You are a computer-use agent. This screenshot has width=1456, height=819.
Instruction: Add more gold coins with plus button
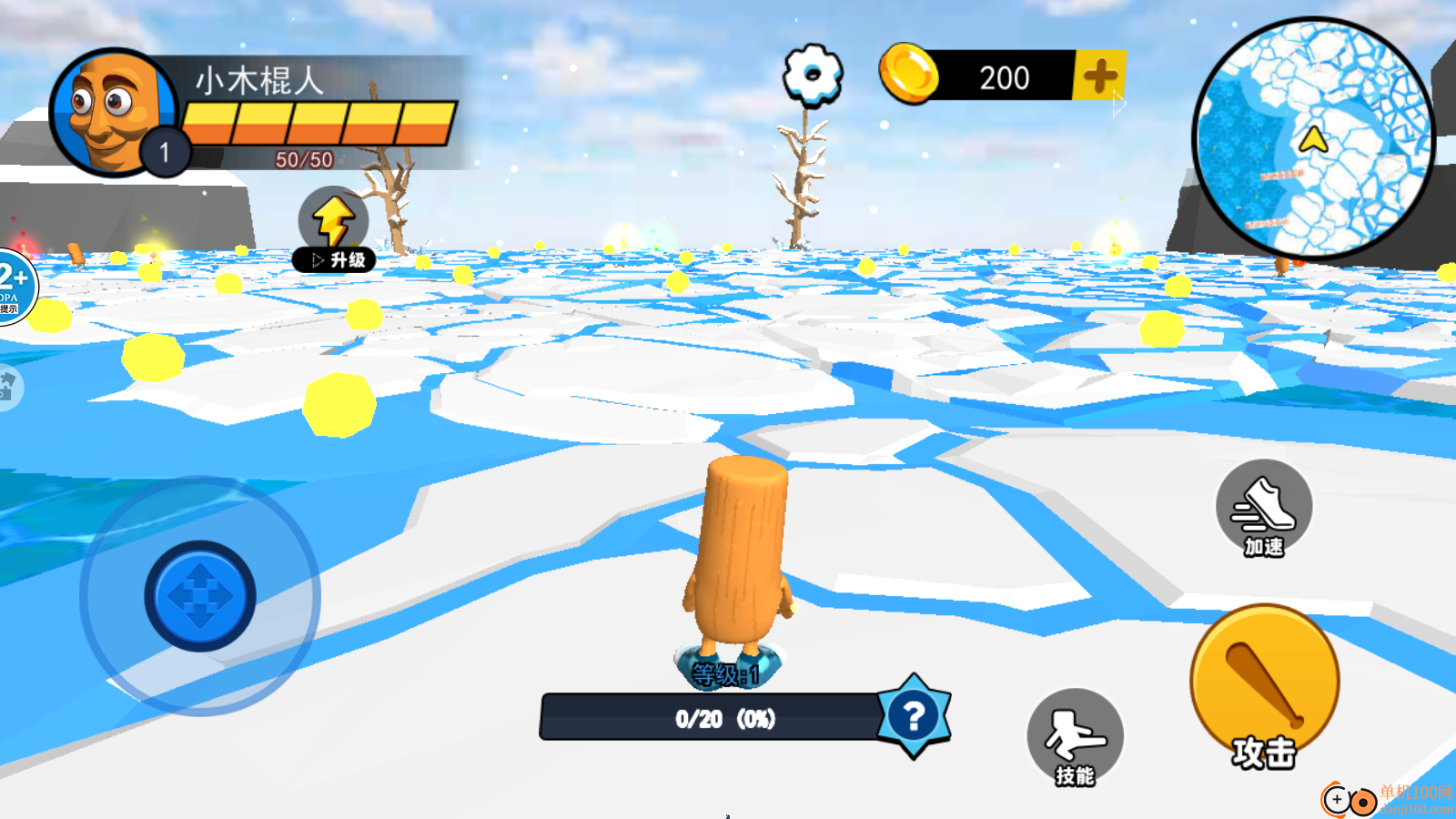point(1100,76)
